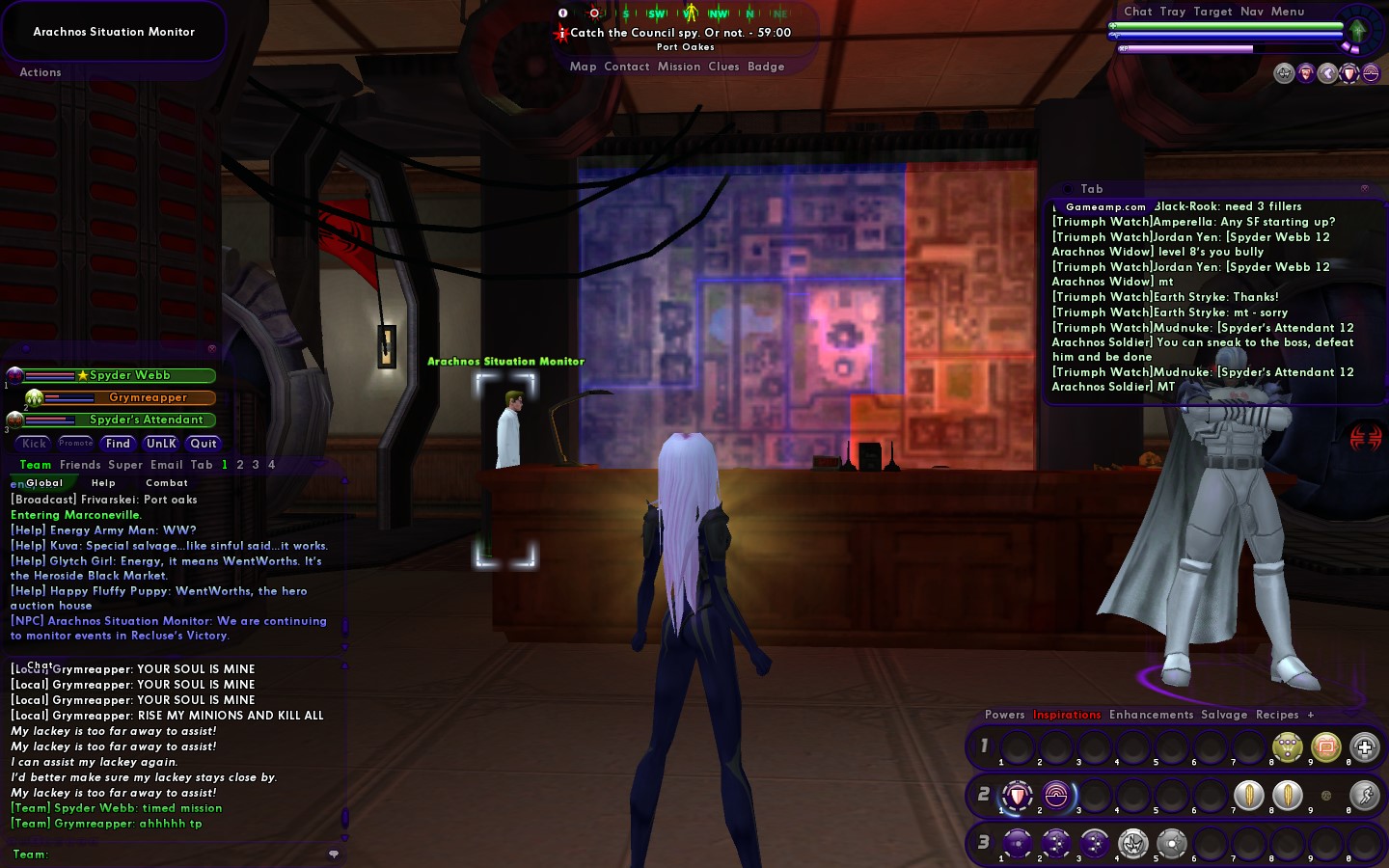Open the Enhancements tray
Viewport: 1389px width, 868px height.
(1151, 715)
